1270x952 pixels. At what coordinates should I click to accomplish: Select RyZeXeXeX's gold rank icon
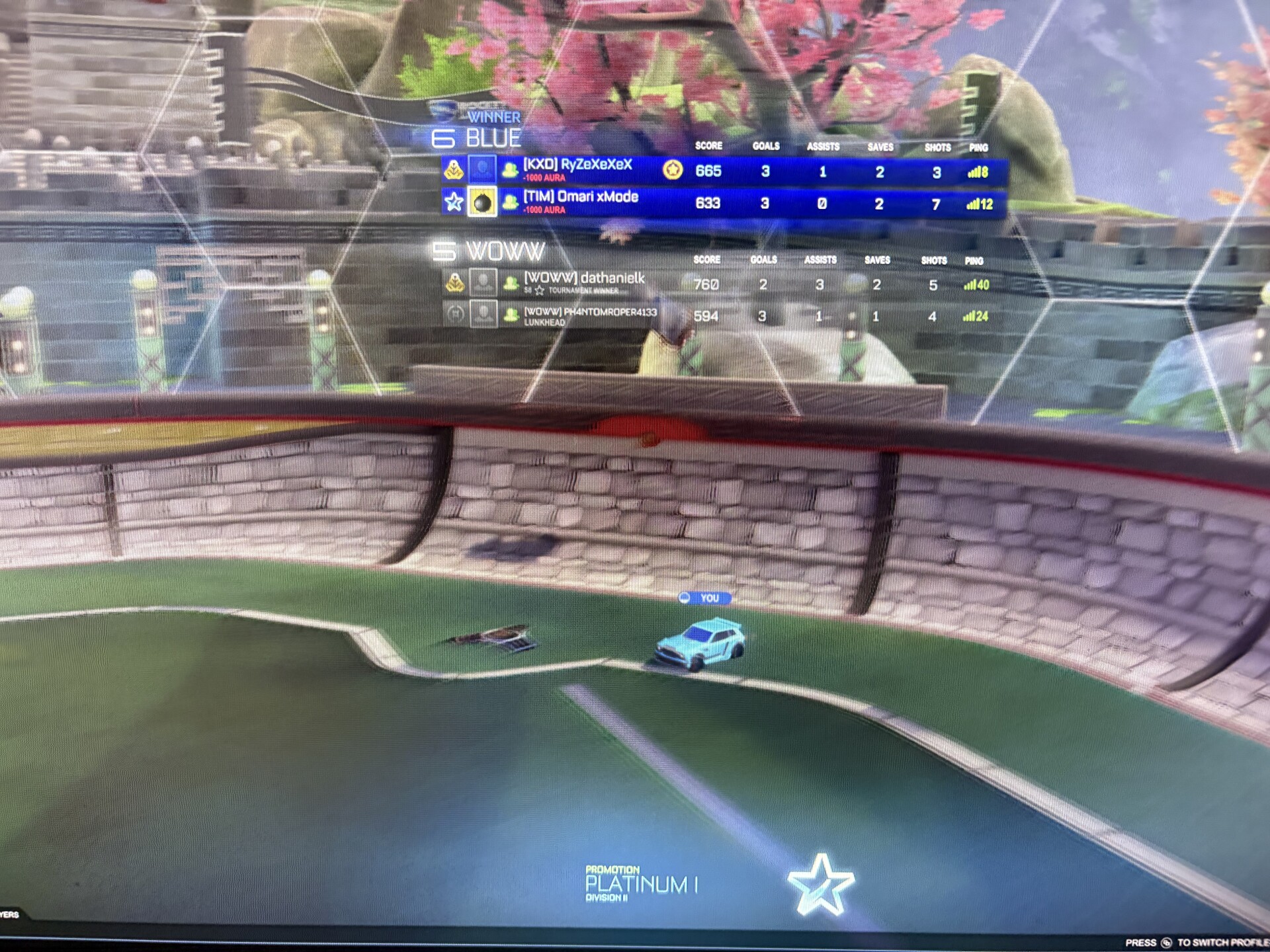pyautogui.click(x=453, y=171)
